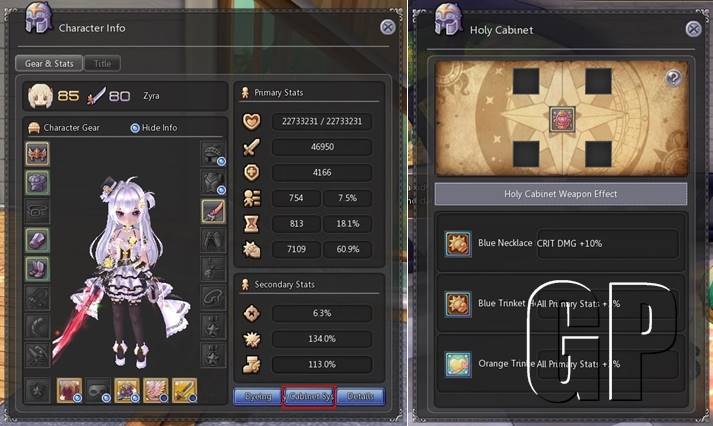Open the Holy Cabinet help question mark
The height and width of the screenshot is (426, 713).
(673, 77)
